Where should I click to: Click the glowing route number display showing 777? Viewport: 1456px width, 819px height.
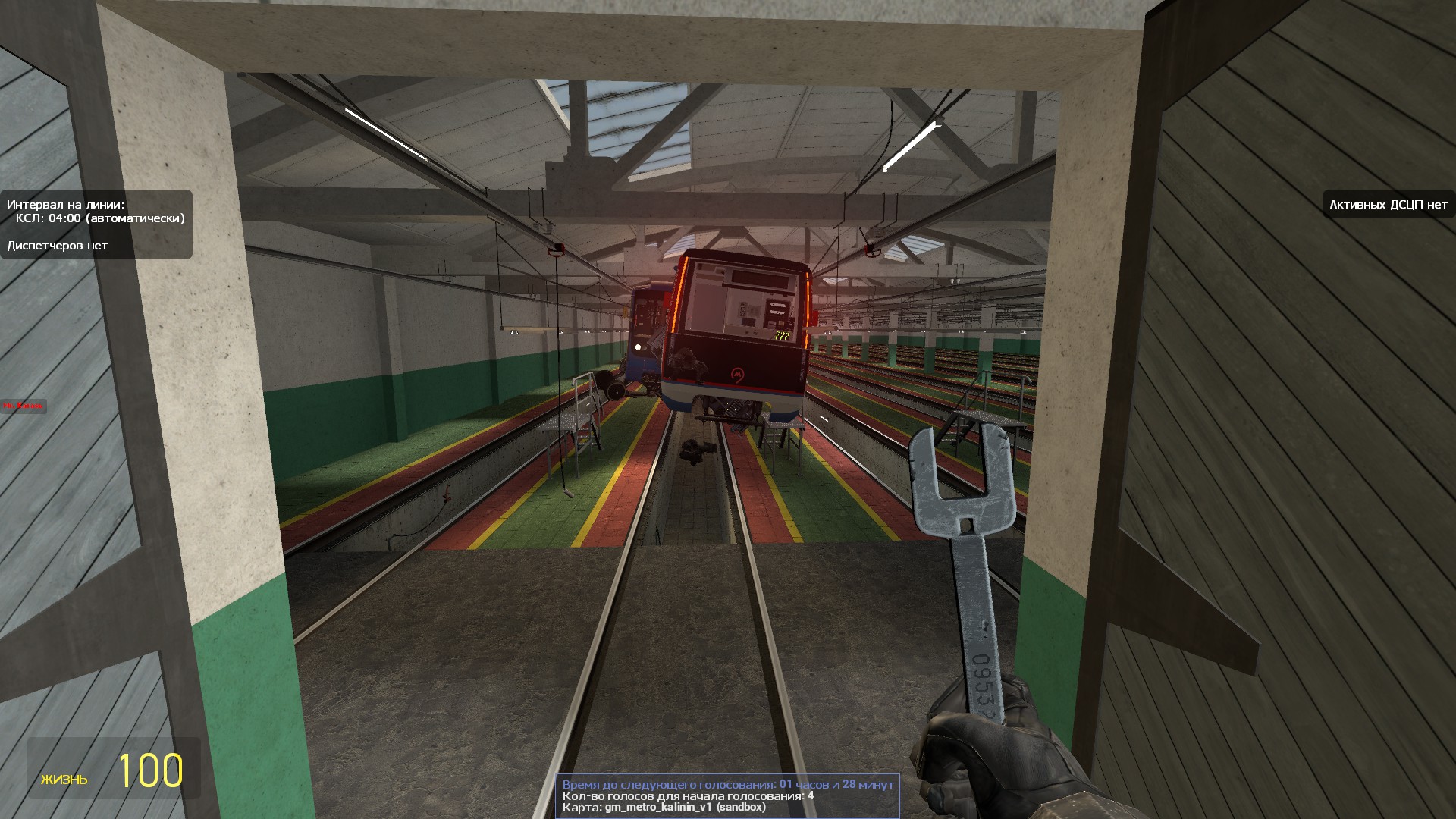pyautogui.click(x=782, y=335)
